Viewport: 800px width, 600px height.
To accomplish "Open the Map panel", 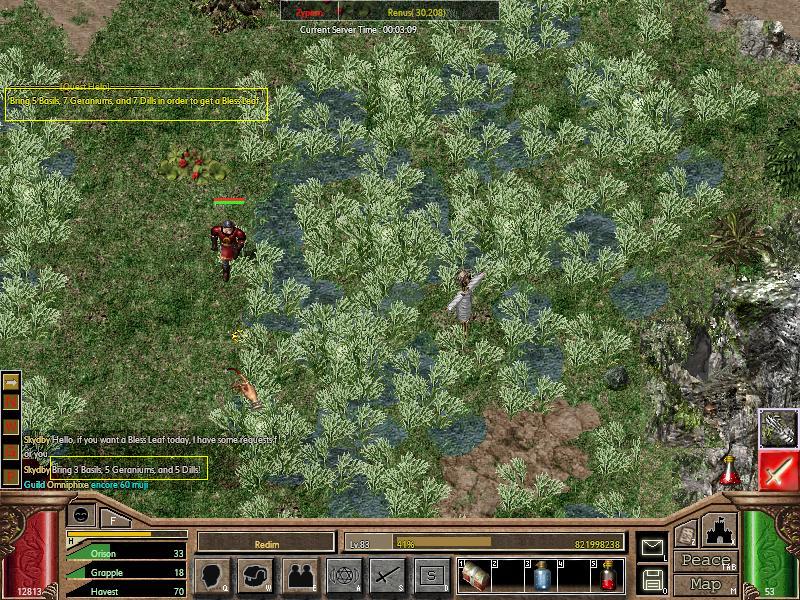I will click(705, 584).
